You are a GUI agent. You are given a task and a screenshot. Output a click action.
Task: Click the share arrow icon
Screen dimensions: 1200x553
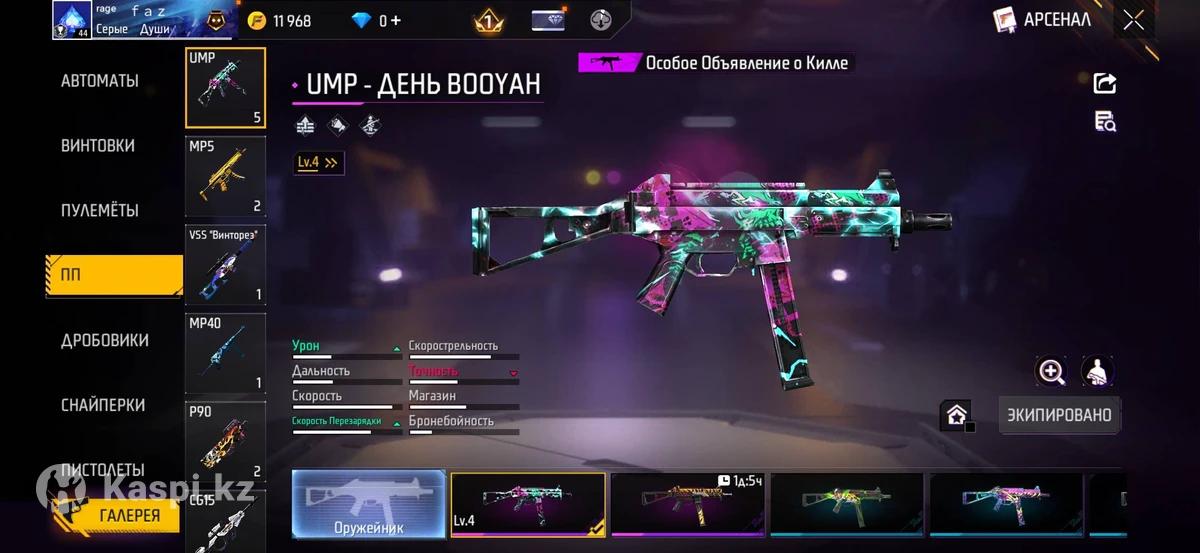pos(1105,83)
